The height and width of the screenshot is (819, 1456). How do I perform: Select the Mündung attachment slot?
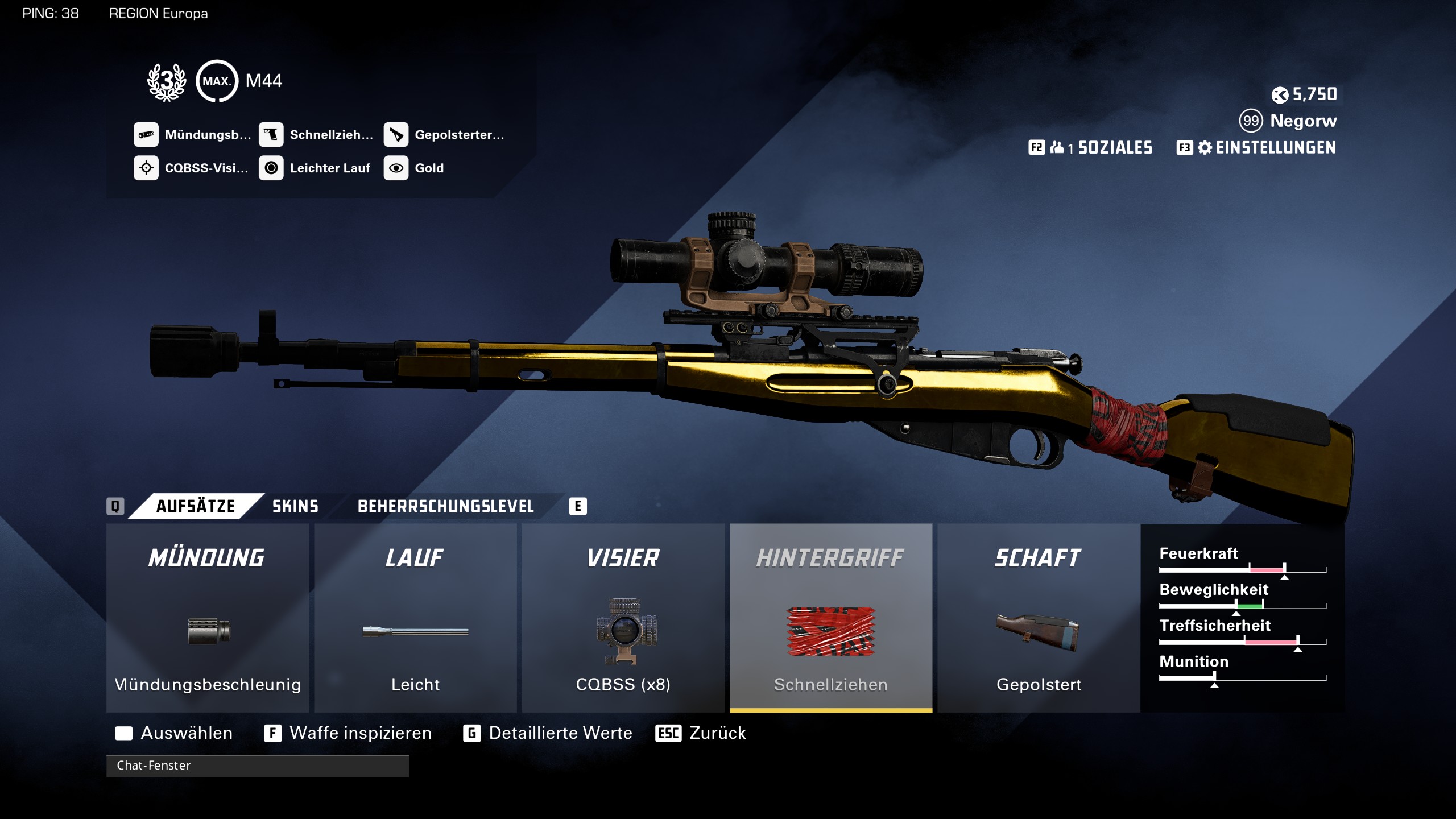point(208,618)
